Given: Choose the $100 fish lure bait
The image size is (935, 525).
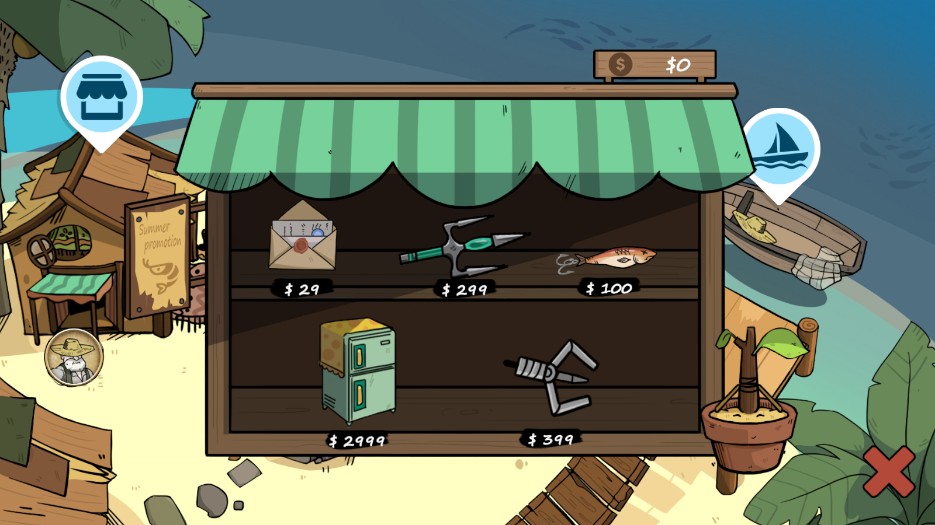Looking at the screenshot, I should coord(607,260).
